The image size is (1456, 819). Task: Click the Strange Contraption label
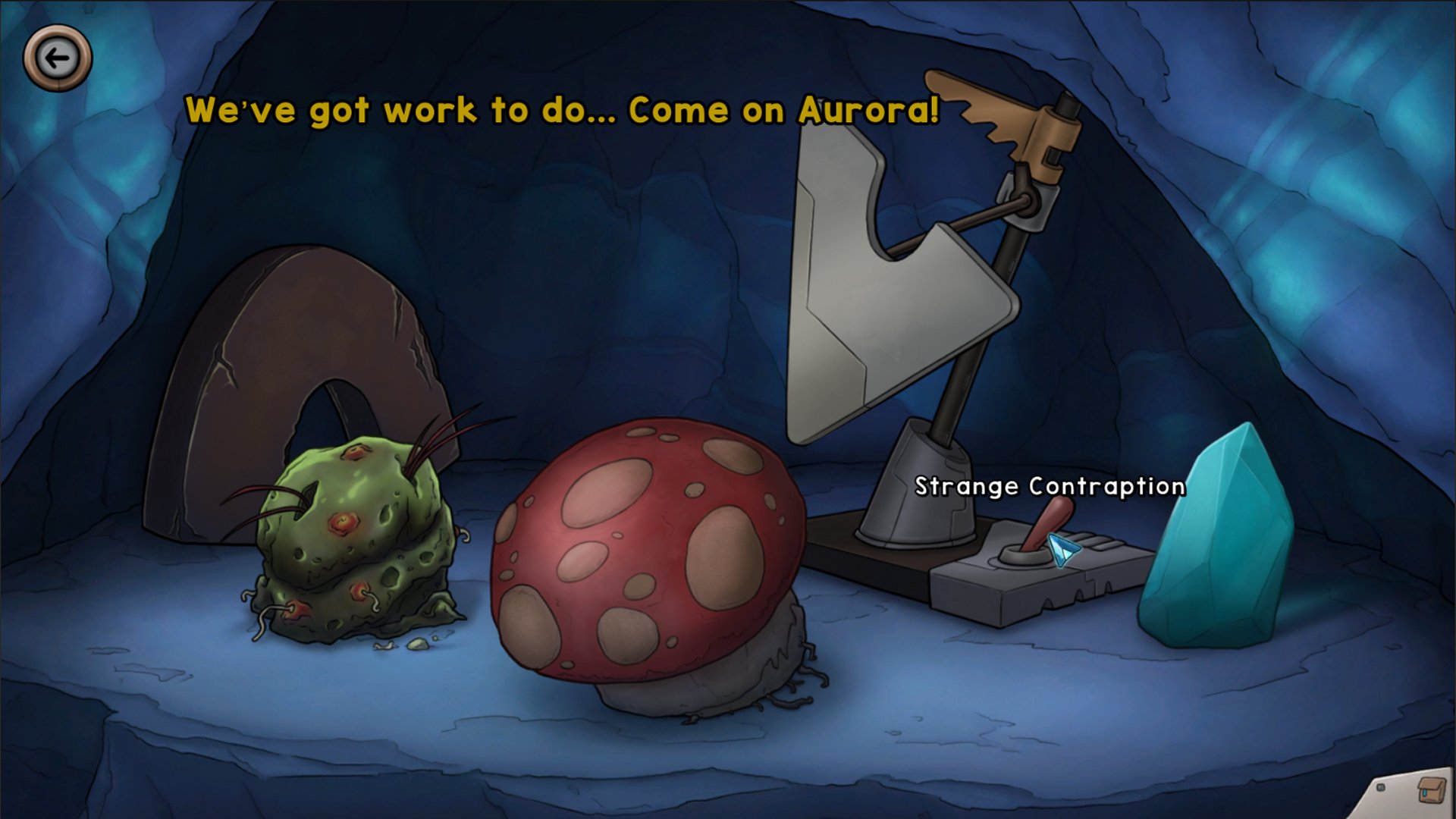coord(1050,486)
